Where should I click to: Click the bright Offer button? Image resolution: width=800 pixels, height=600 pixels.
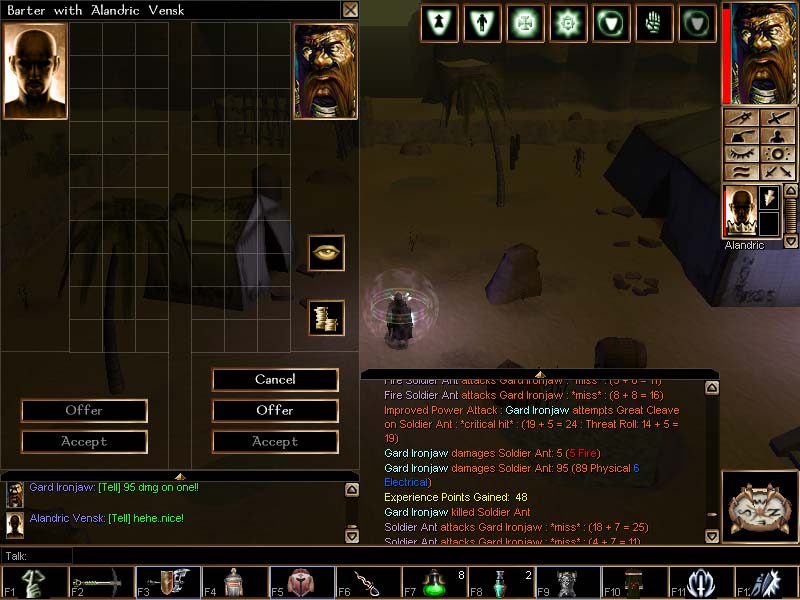(275, 410)
